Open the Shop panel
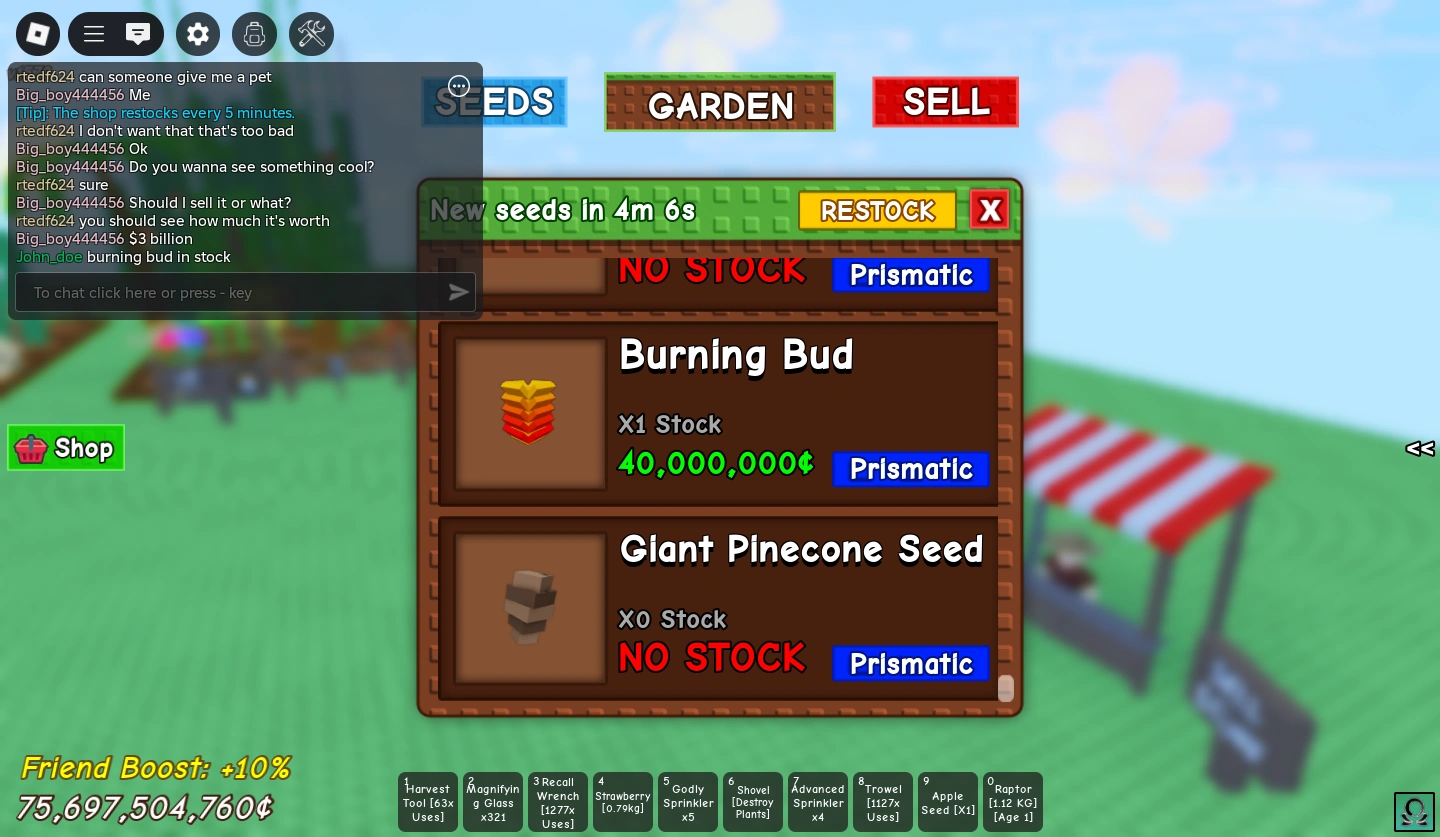Image resolution: width=1440 pixels, height=837 pixels. [66, 448]
